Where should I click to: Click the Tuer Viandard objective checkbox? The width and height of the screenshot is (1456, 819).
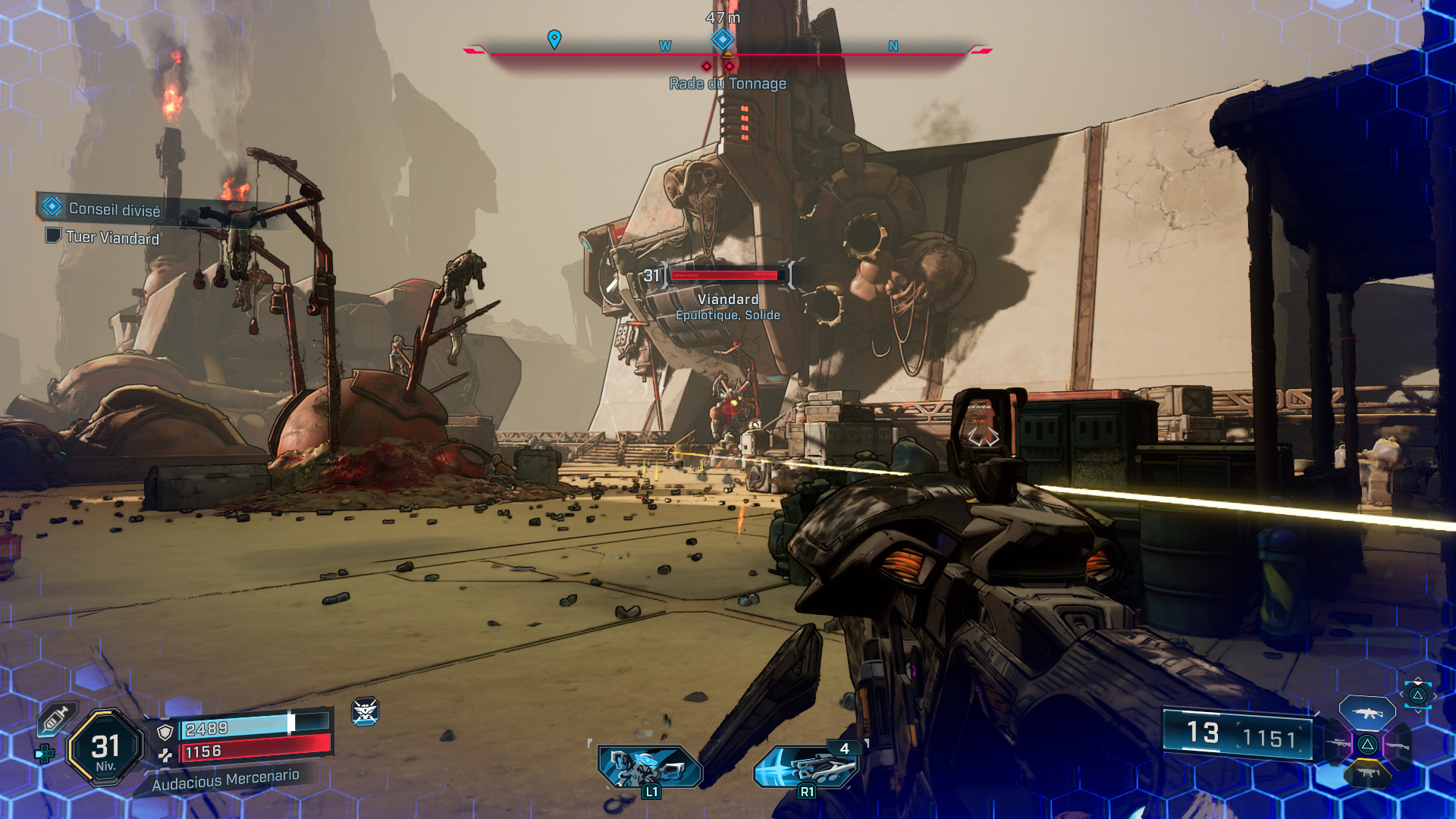point(53,236)
